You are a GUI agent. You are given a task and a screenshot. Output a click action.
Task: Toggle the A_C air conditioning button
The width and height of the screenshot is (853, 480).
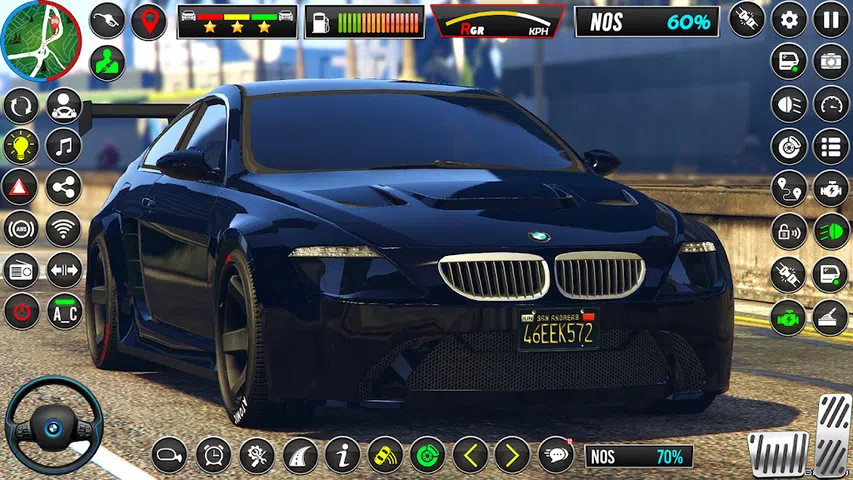click(x=64, y=312)
